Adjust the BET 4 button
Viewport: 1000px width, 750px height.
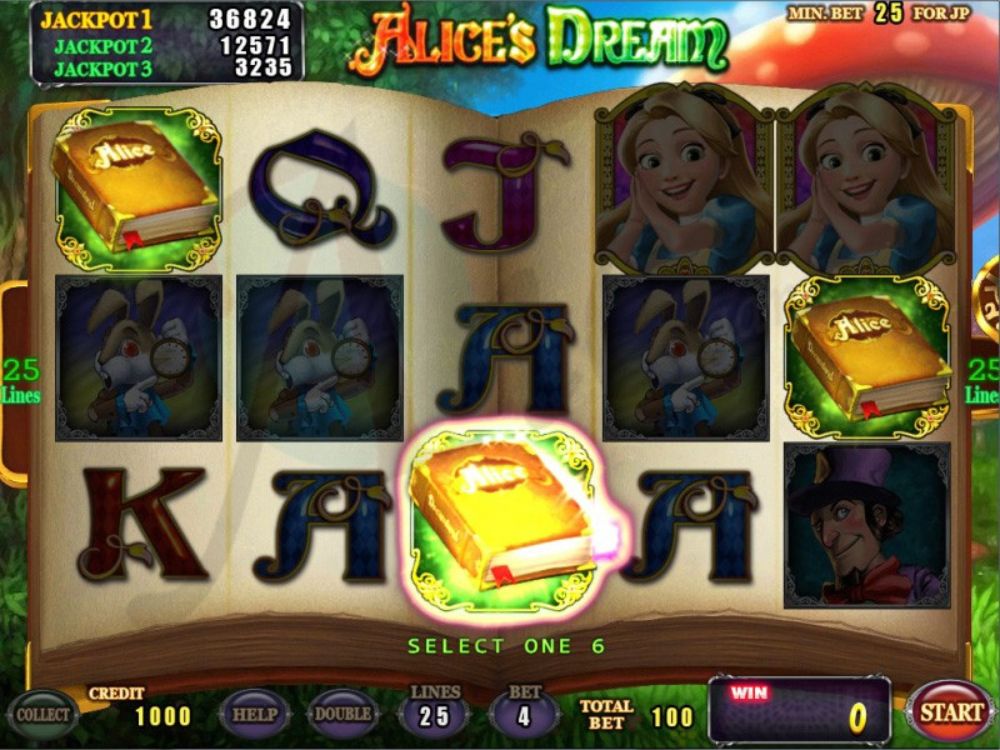click(x=524, y=715)
